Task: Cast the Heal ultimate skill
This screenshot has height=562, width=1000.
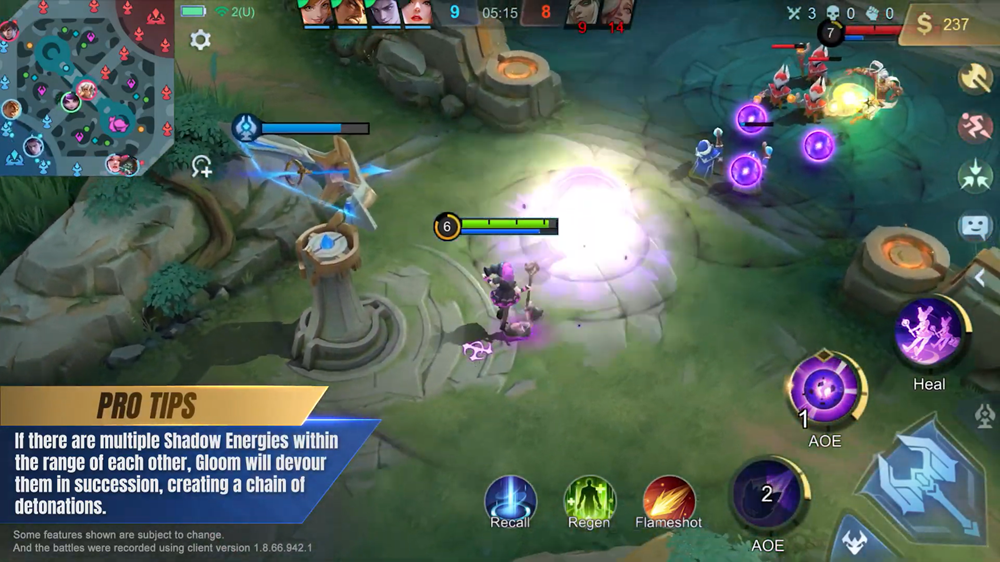Action: click(x=929, y=334)
